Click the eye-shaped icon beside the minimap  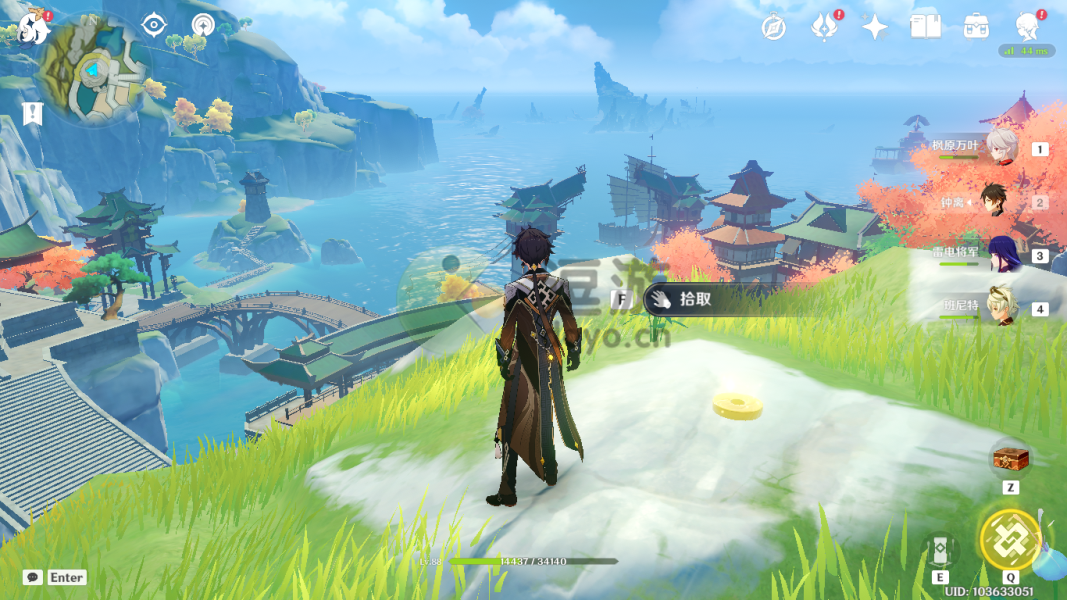pyautogui.click(x=153, y=23)
